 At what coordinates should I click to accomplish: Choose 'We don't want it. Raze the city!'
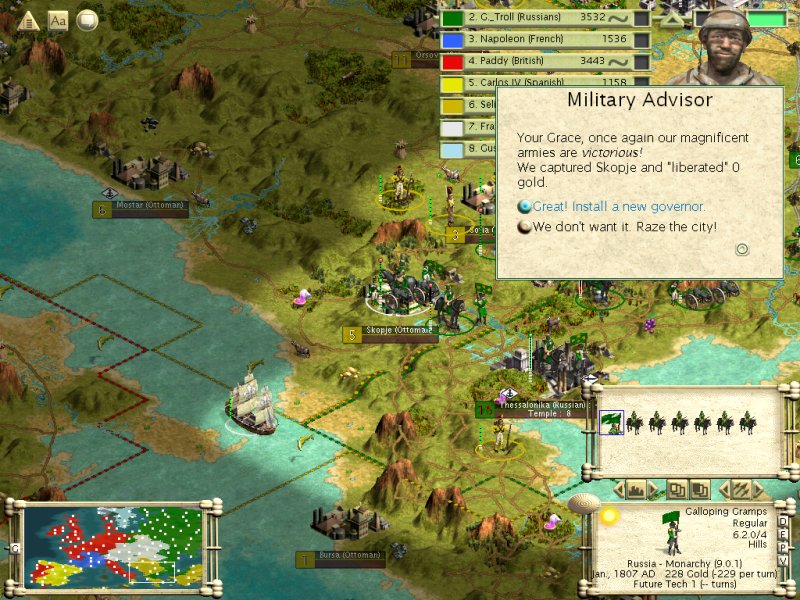[x=623, y=227]
